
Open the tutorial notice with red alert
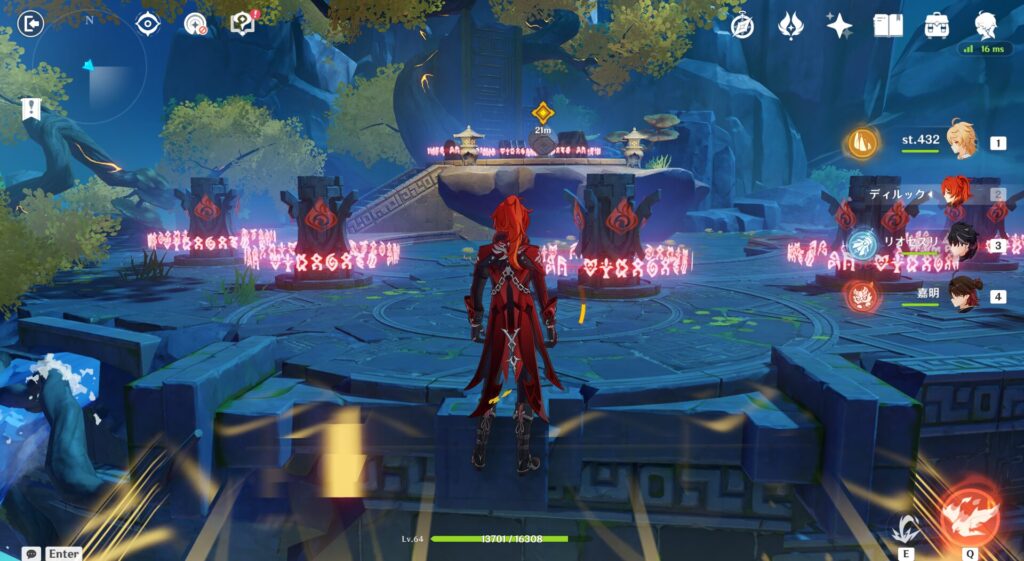click(243, 23)
